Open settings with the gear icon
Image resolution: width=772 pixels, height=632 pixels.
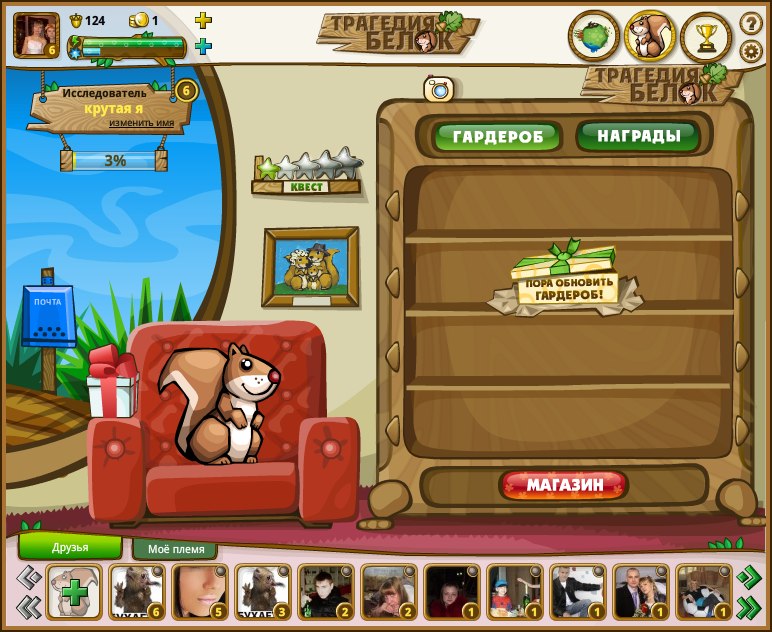pyautogui.click(x=751, y=51)
